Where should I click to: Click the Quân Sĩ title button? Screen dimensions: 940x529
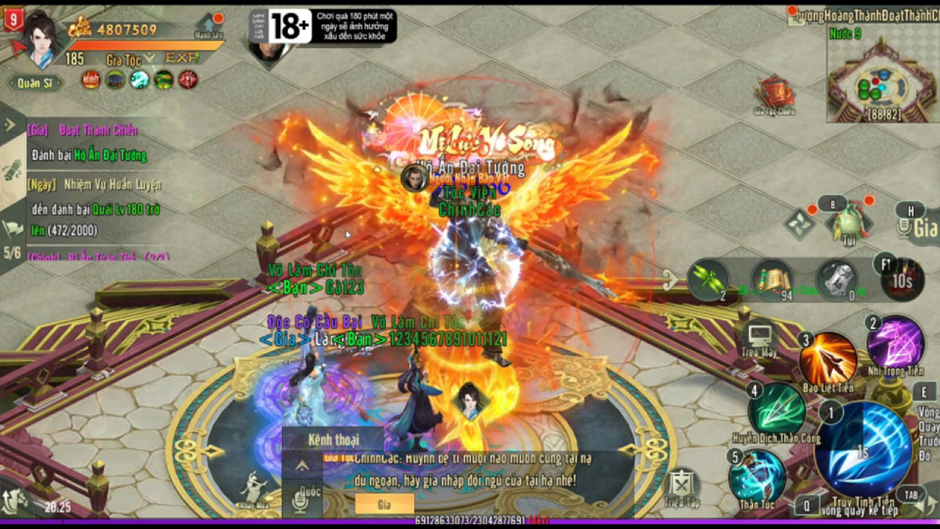click(x=36, y=83)
